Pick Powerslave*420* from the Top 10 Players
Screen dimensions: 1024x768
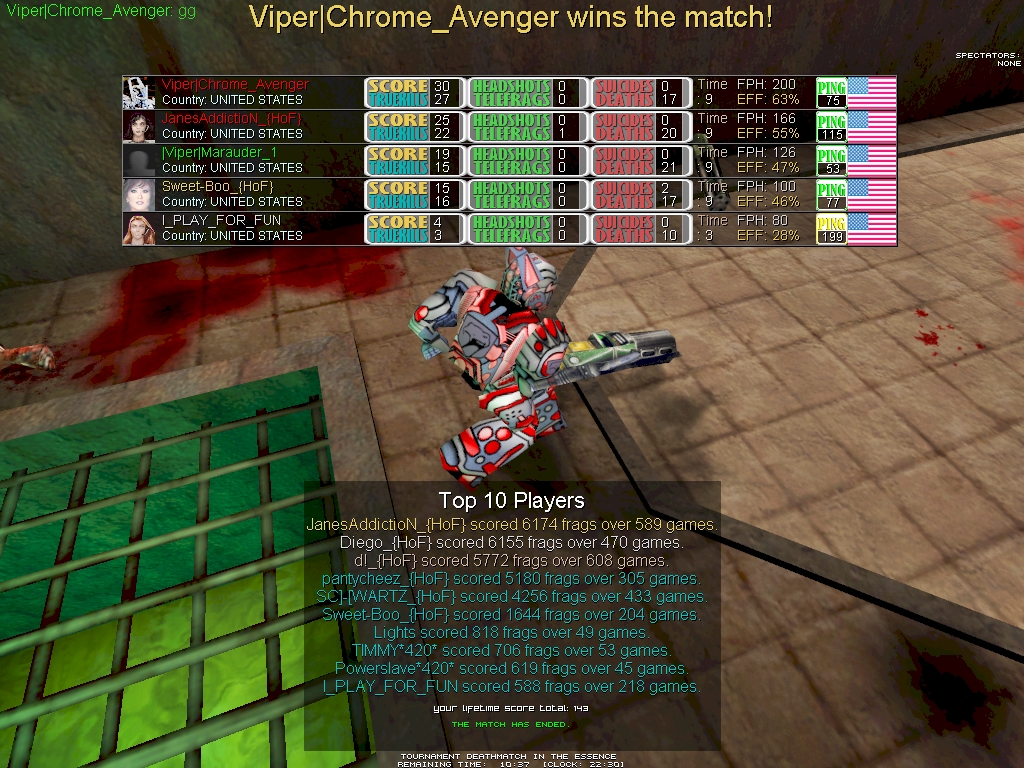pyautogui.click(x=511, y=668)
